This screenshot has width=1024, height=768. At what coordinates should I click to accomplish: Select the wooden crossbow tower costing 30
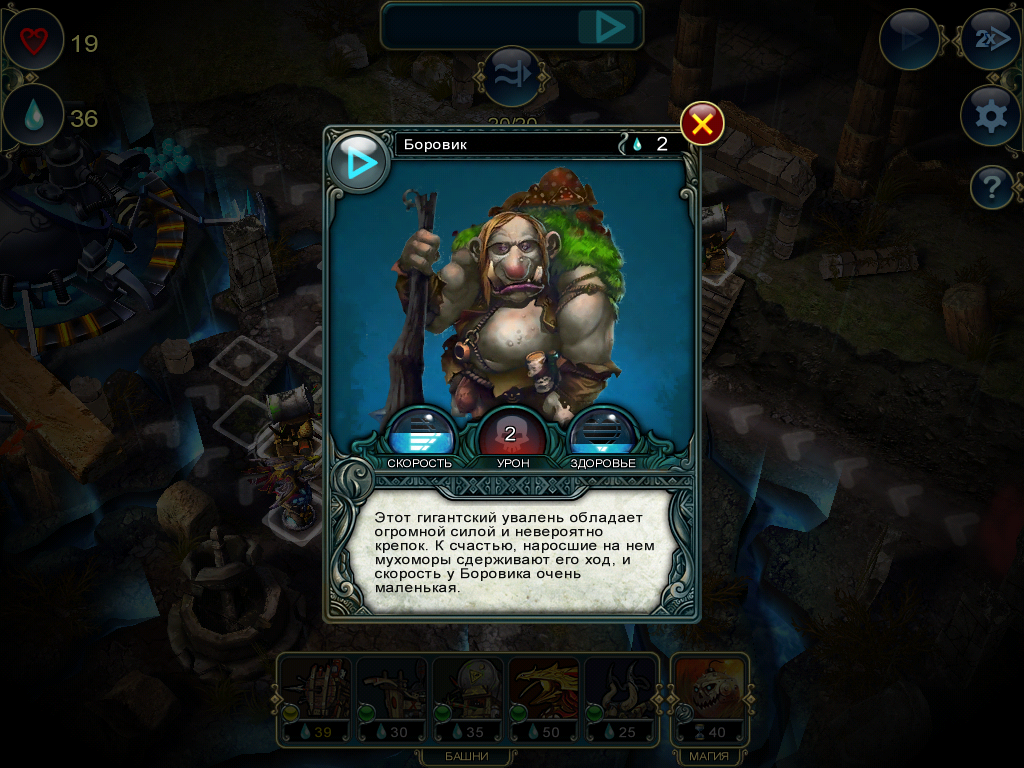391,698
